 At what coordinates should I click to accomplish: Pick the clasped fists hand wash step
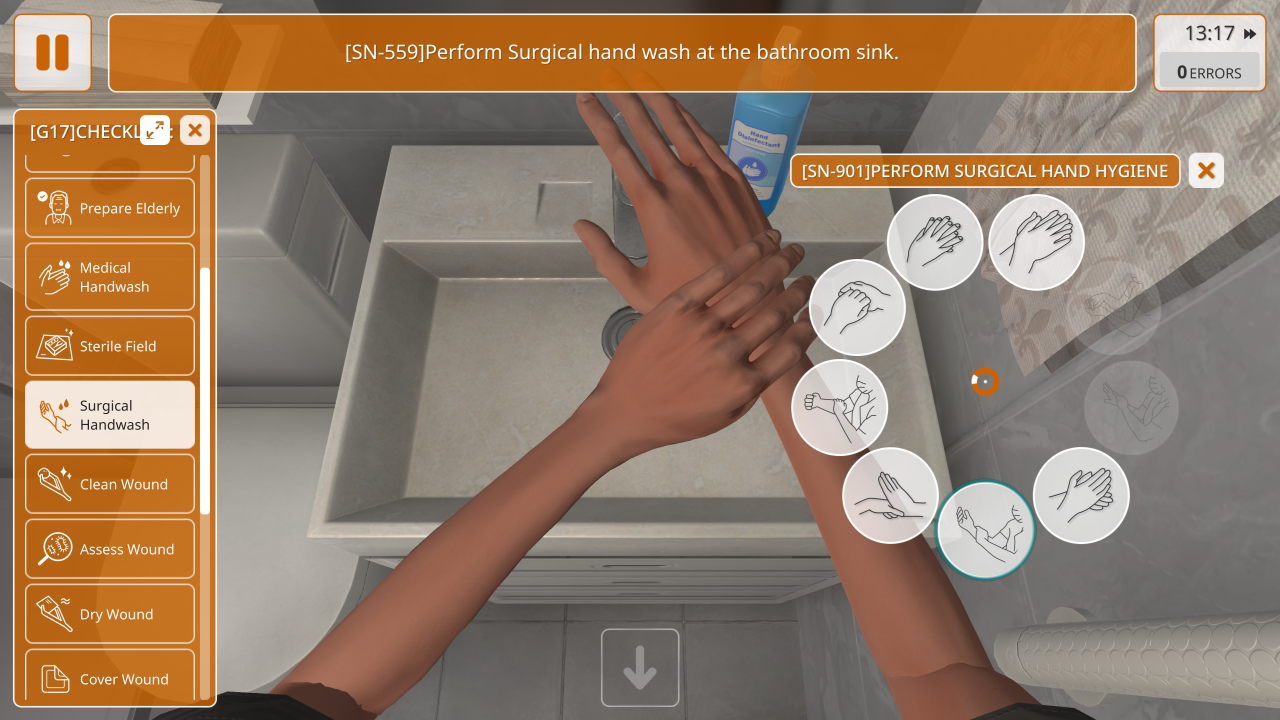[x=856, y=307]
